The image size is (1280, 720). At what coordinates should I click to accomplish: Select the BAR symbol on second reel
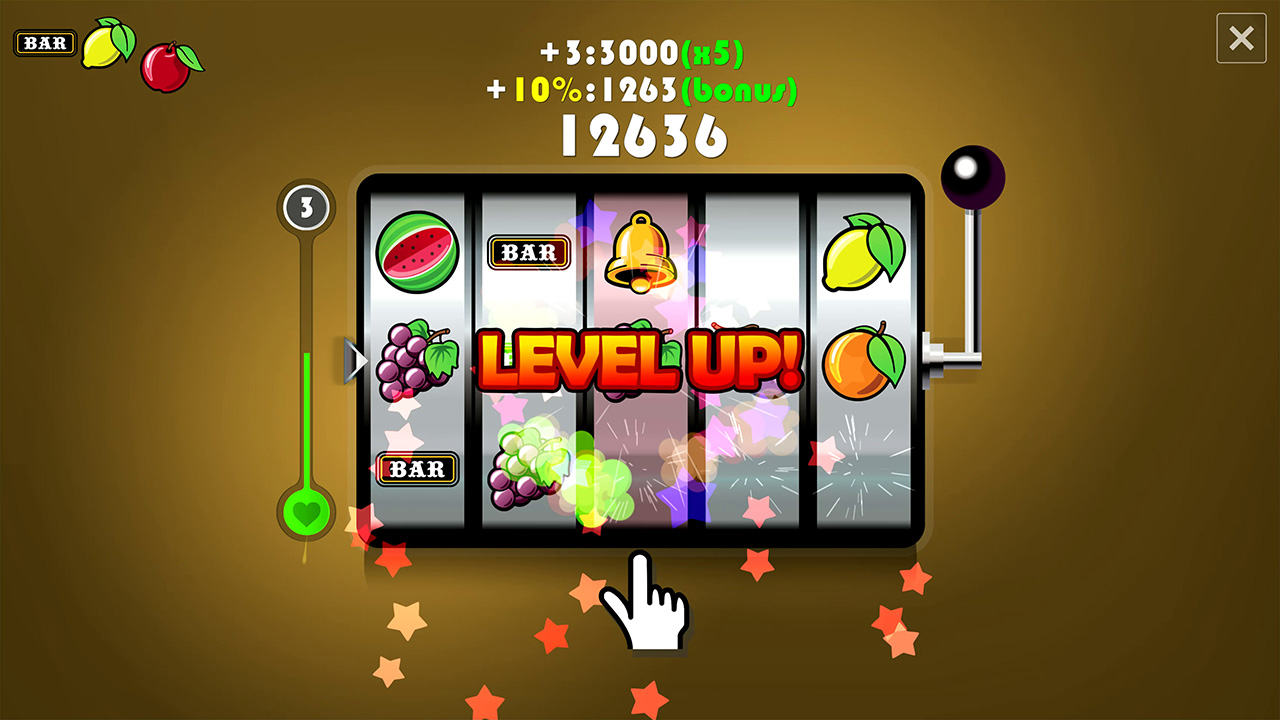pyautogui.click(x=529, y=252)
